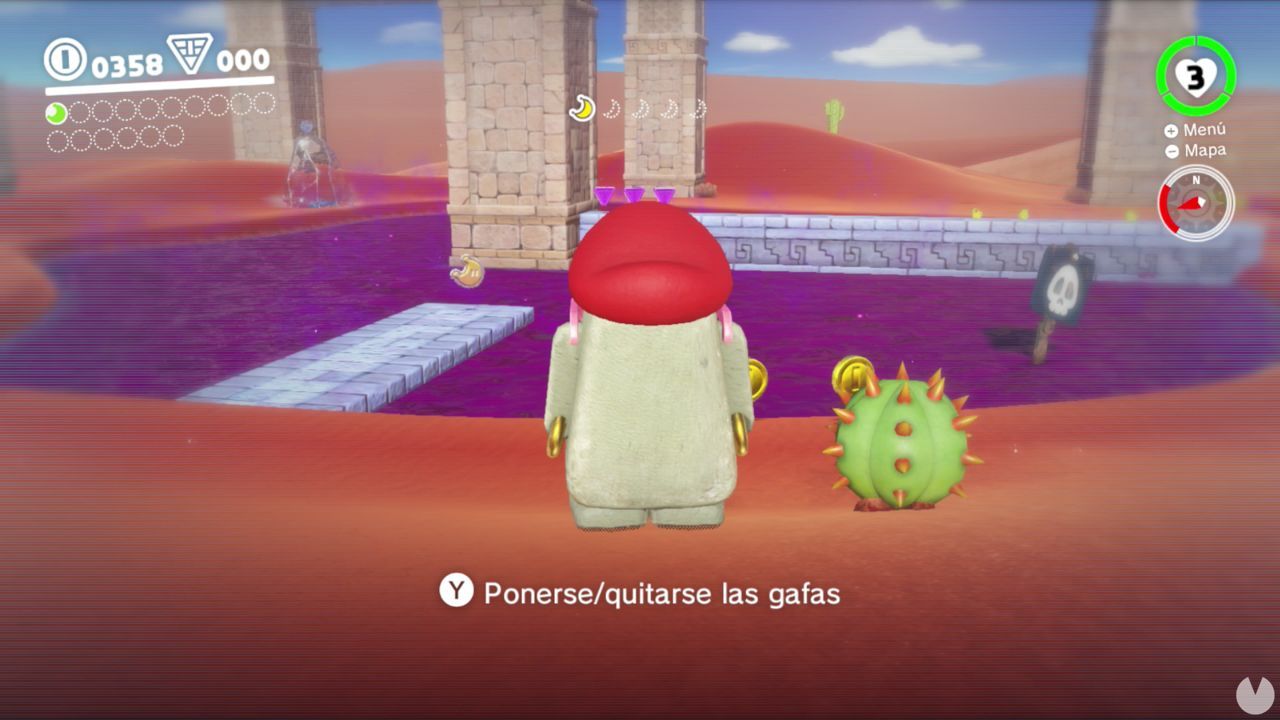Toggle the first empty moon gauge circle

tap(80, 111)
